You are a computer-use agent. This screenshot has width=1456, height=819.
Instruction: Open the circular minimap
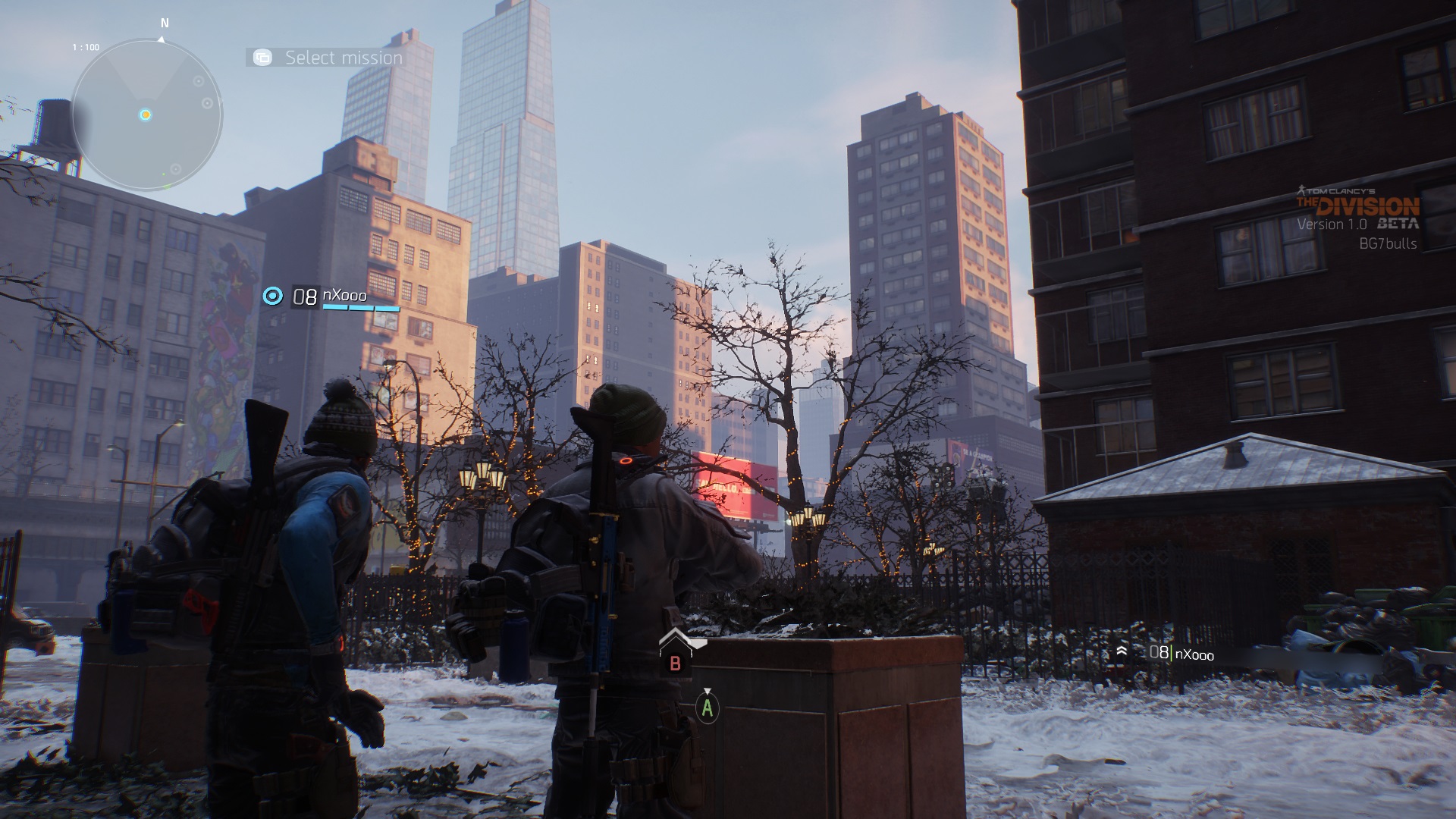(x=146, y=115)
